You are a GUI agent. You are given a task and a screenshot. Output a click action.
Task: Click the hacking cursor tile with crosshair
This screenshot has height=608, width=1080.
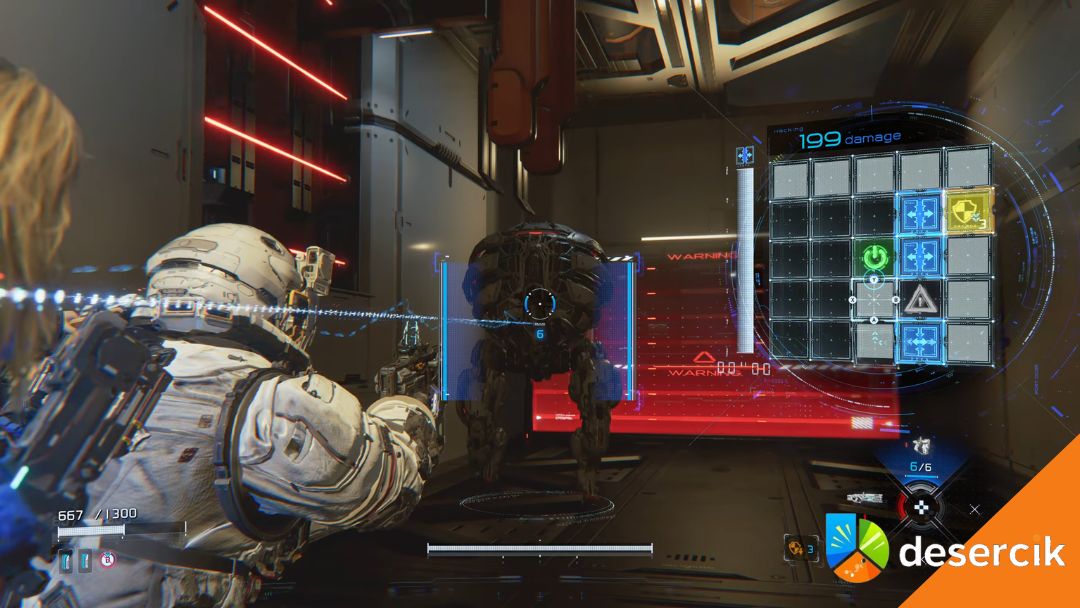click(875, 298)
